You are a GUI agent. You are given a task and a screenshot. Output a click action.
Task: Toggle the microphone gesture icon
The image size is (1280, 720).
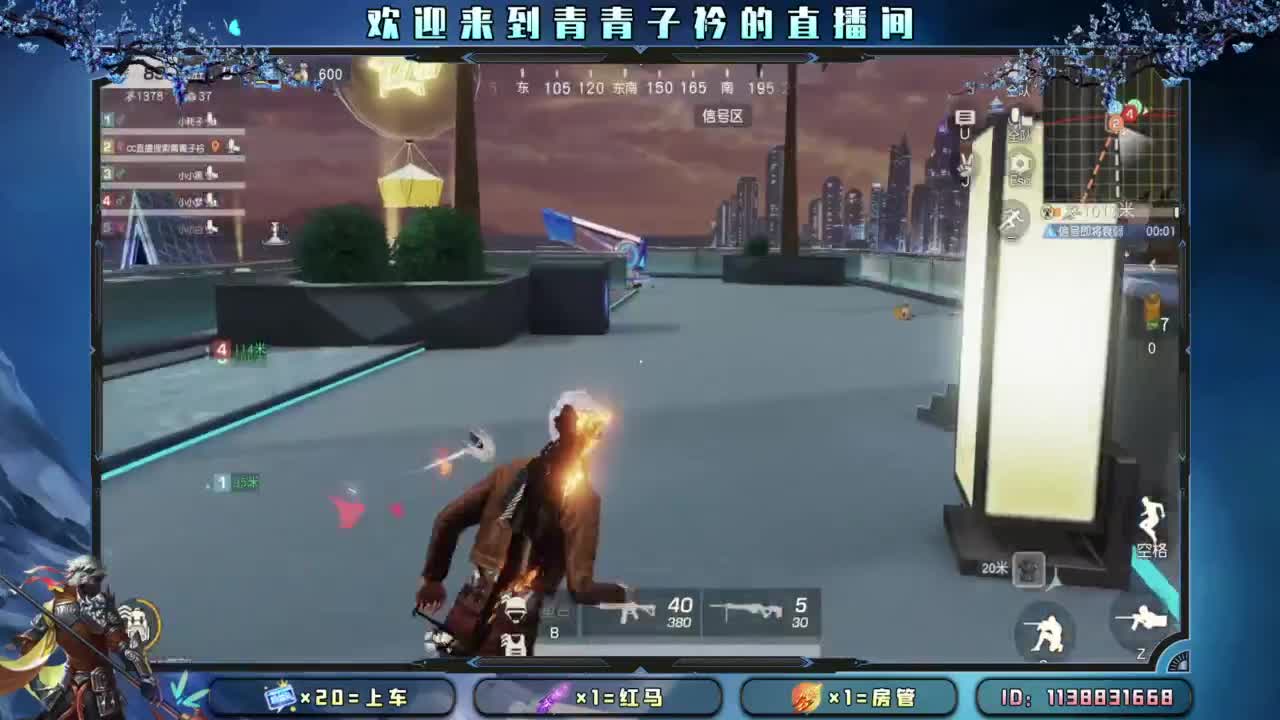[x=963, y=163]
